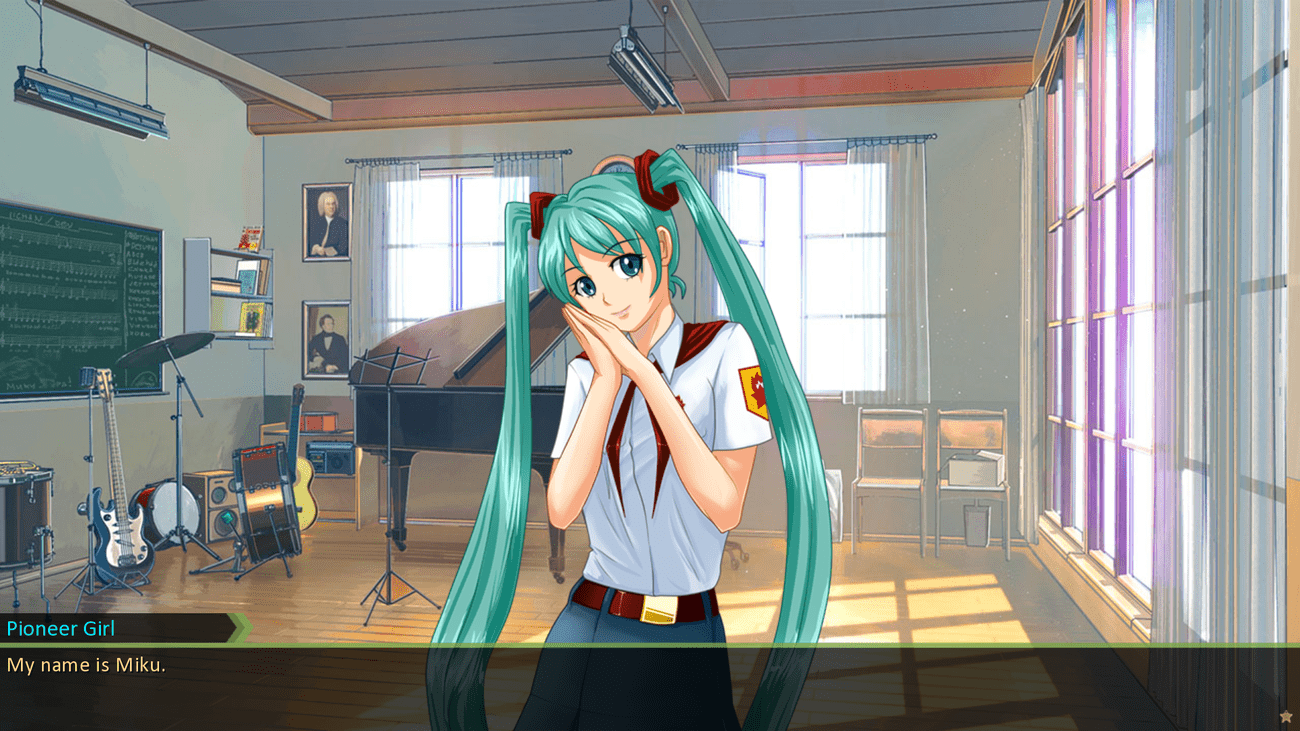Click the Pioneer Girl name label
1300x731 pixels.
point(62,629)
